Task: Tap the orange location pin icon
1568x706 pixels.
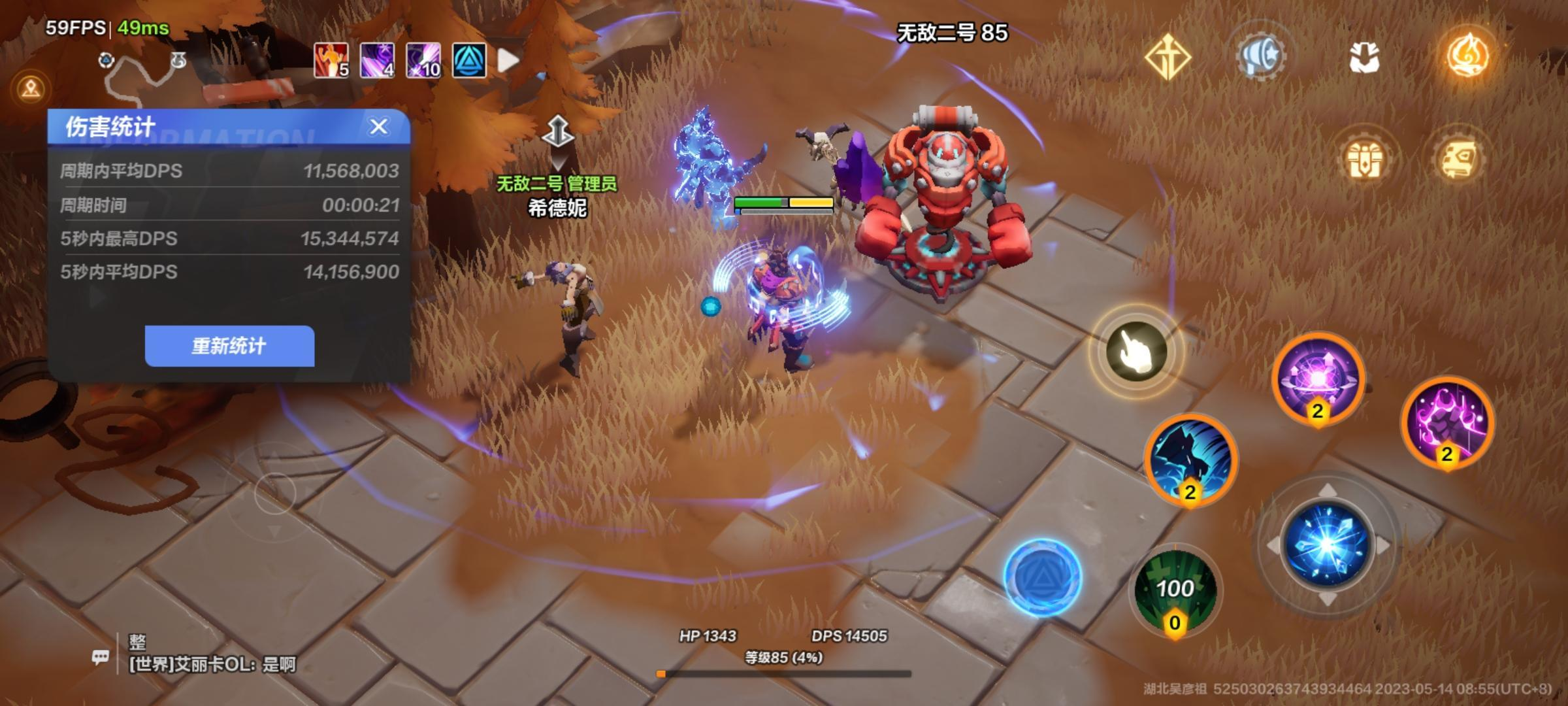Action: [31, 88]
